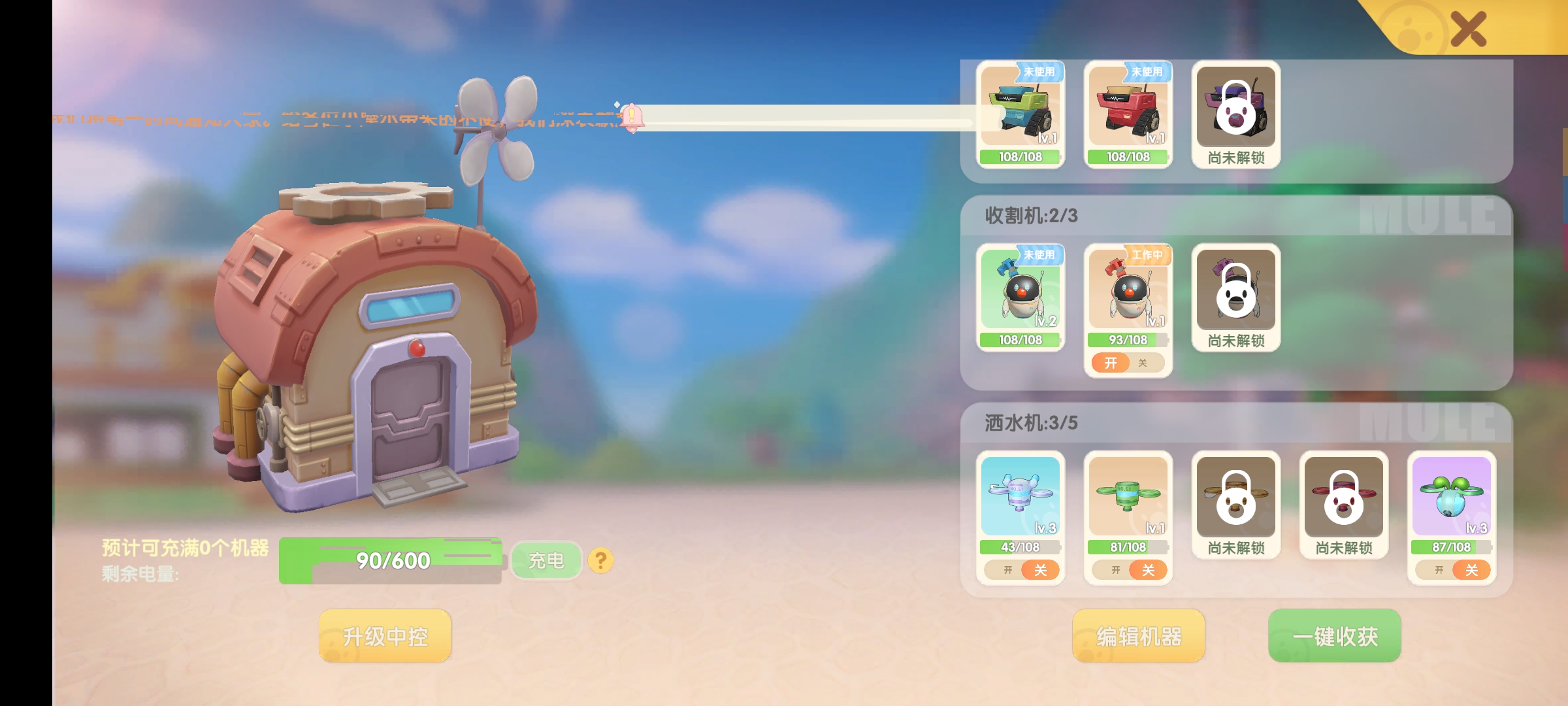Toggle the 93/108 harvester on/off switch
This screenshot has width=1568, height=706.
[x=1127, y=363]
